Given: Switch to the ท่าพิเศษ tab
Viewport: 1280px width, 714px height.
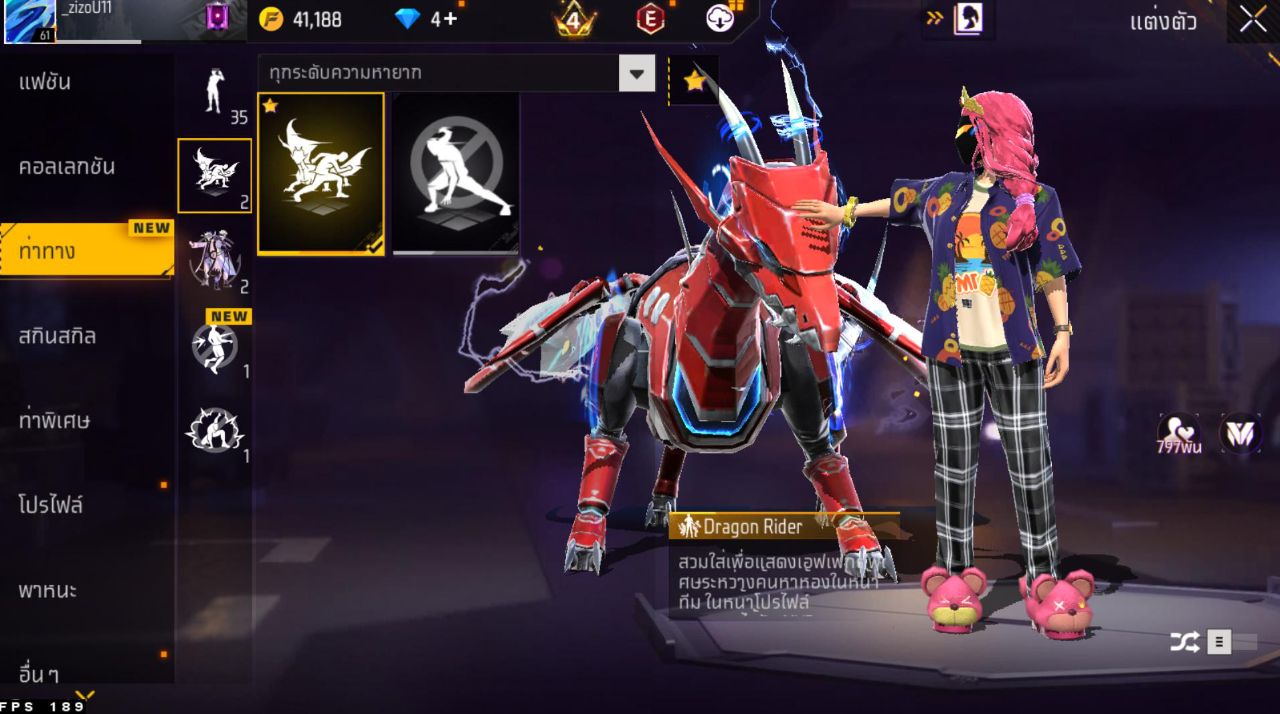Looking at the screenshot, I should tap(54, 420).
